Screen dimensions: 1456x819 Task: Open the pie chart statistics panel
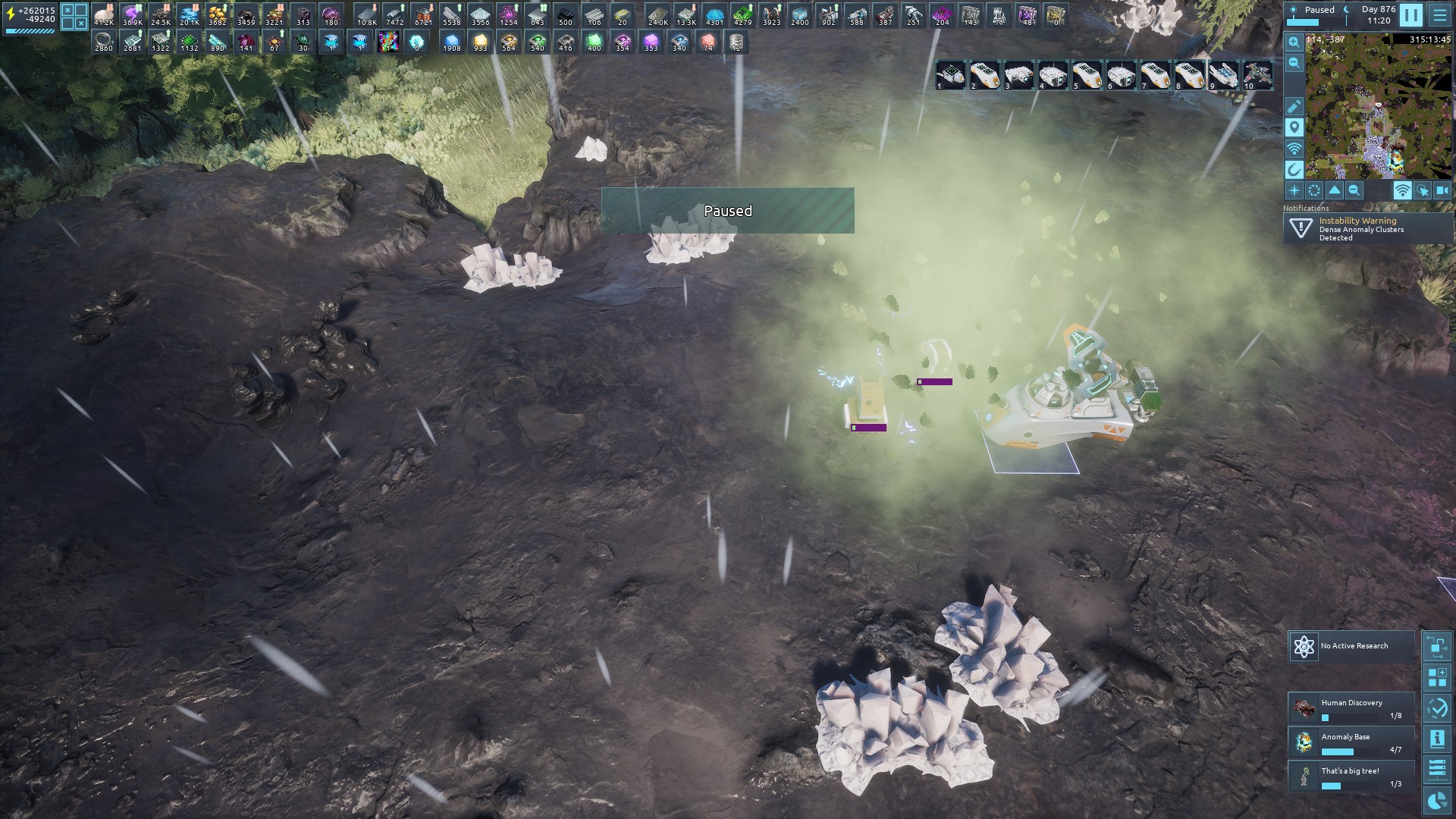coord(1436,800)
